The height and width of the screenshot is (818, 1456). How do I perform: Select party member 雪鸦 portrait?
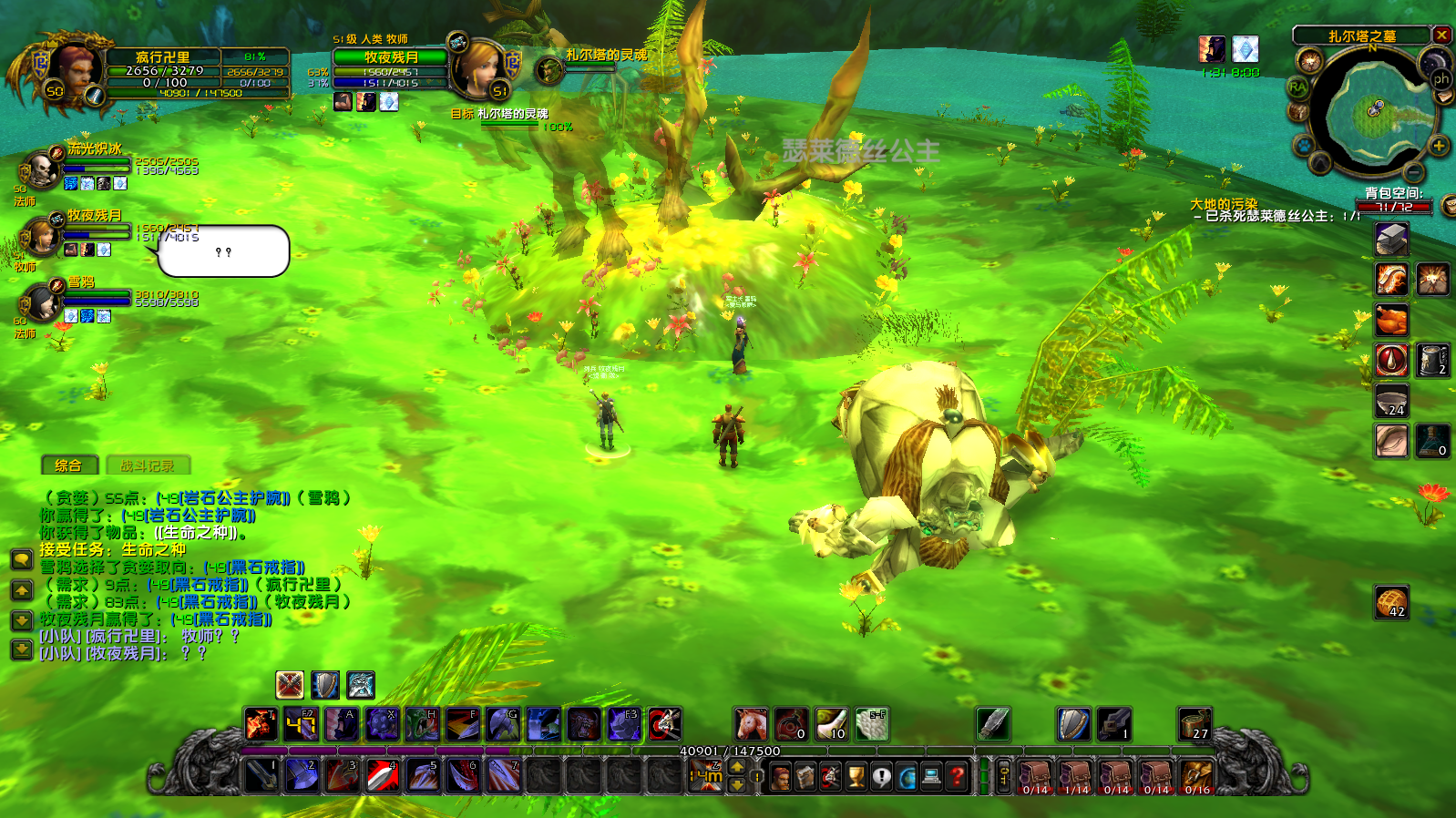[x=41, y=302]
